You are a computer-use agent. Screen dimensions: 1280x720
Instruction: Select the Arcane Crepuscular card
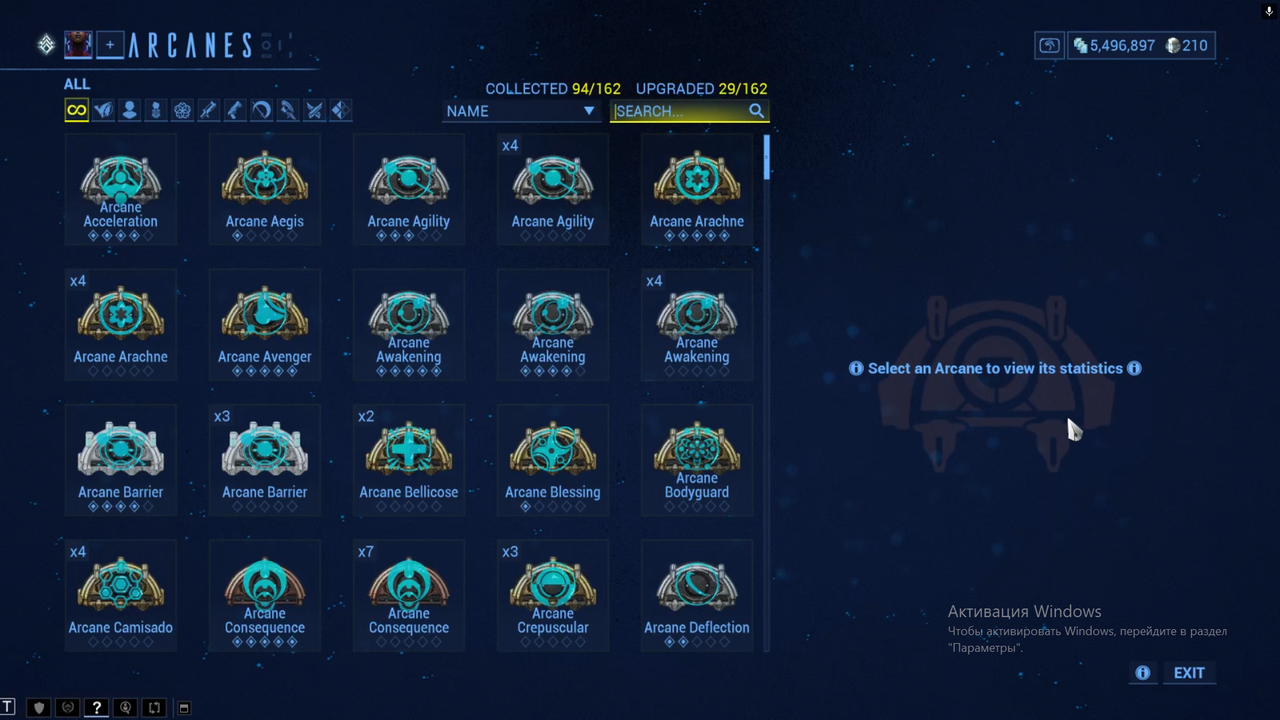[x=553, y=594]
